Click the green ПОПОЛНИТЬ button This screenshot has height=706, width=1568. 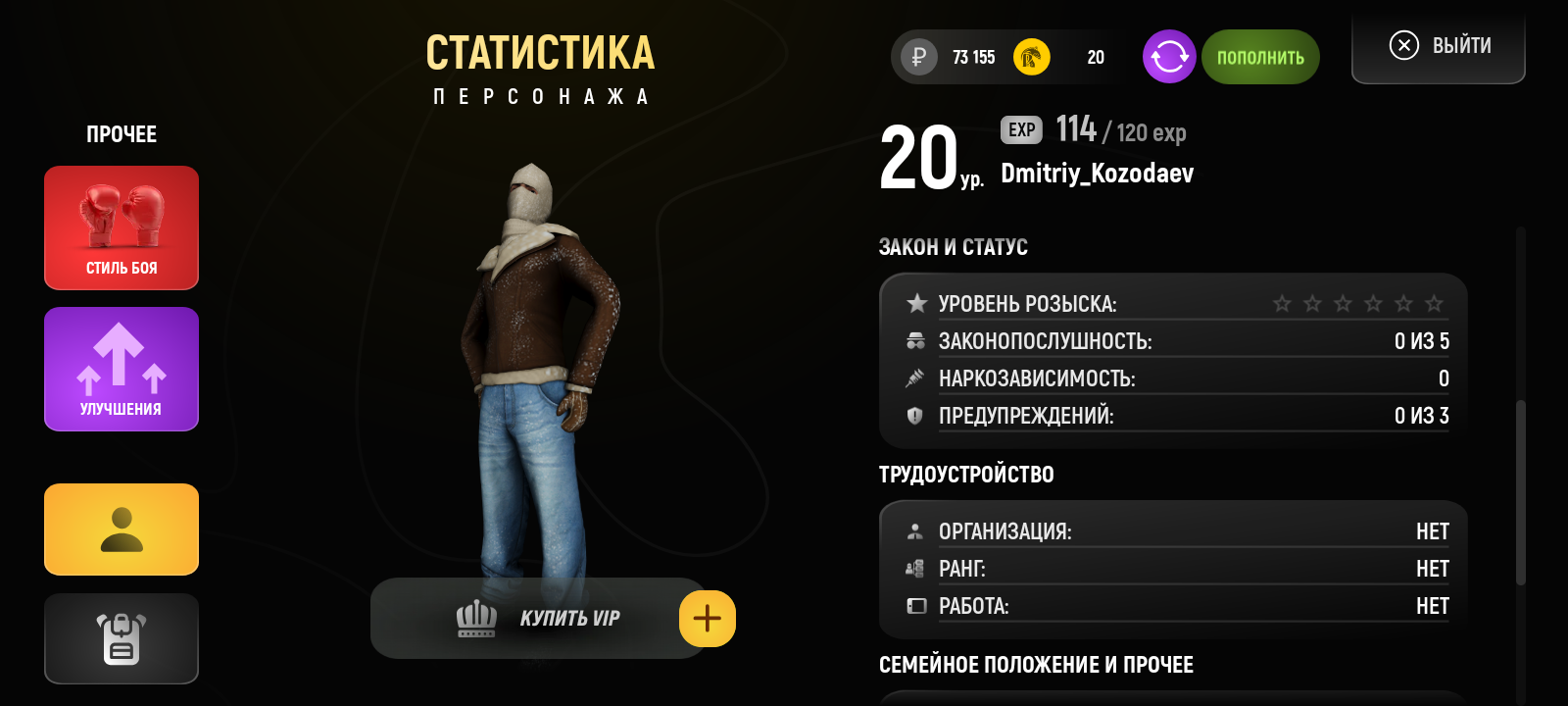click(1260, 57)
